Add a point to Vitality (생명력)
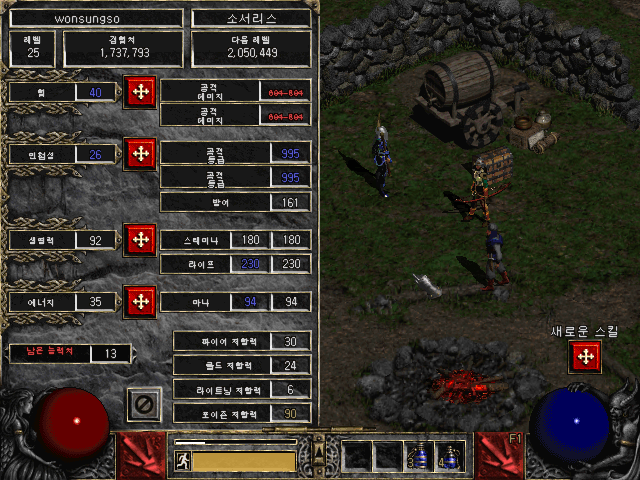 tap(140, 240)
